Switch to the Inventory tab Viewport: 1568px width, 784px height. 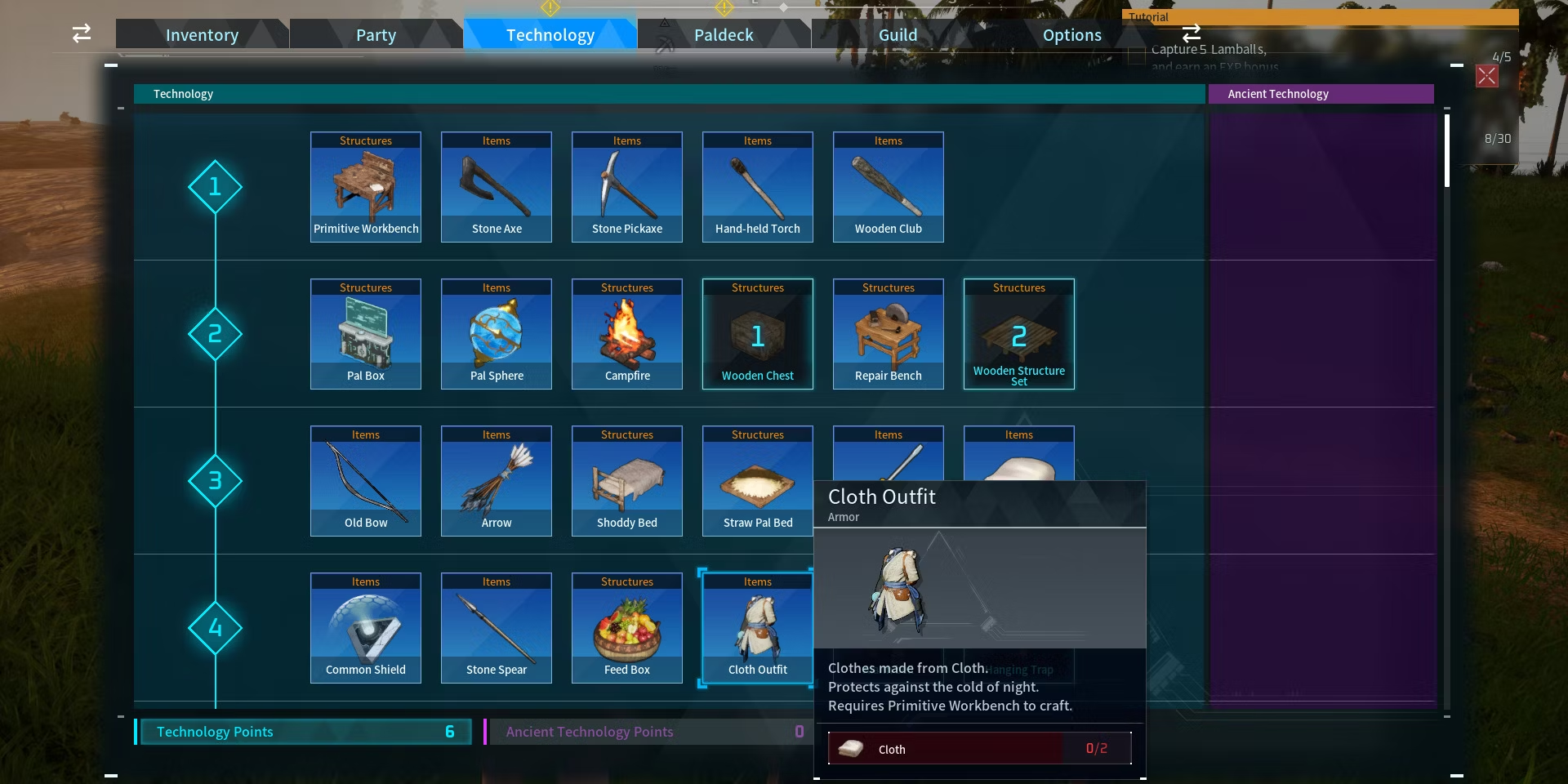click(202, 35)
